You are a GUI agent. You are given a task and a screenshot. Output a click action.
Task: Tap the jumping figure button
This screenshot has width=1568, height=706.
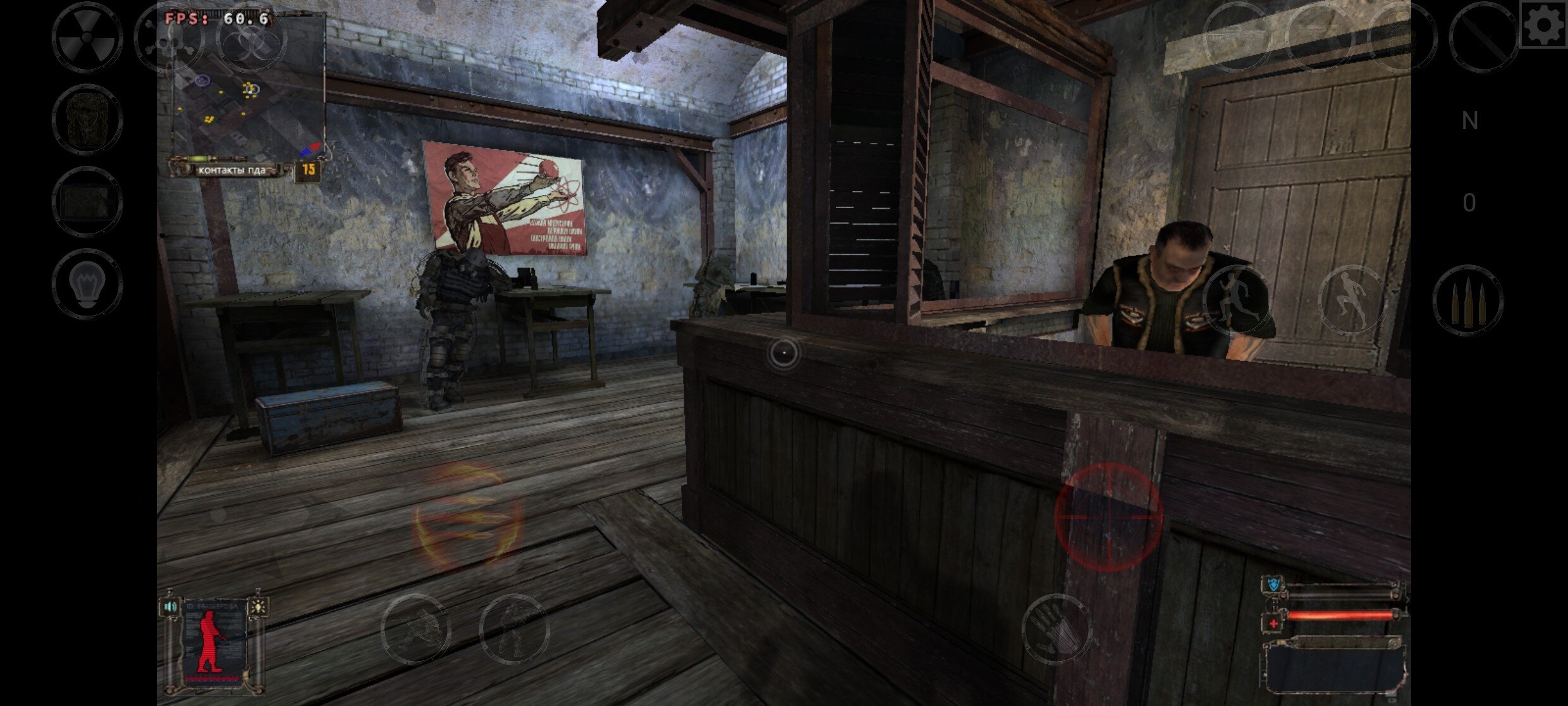[1352, 300]
